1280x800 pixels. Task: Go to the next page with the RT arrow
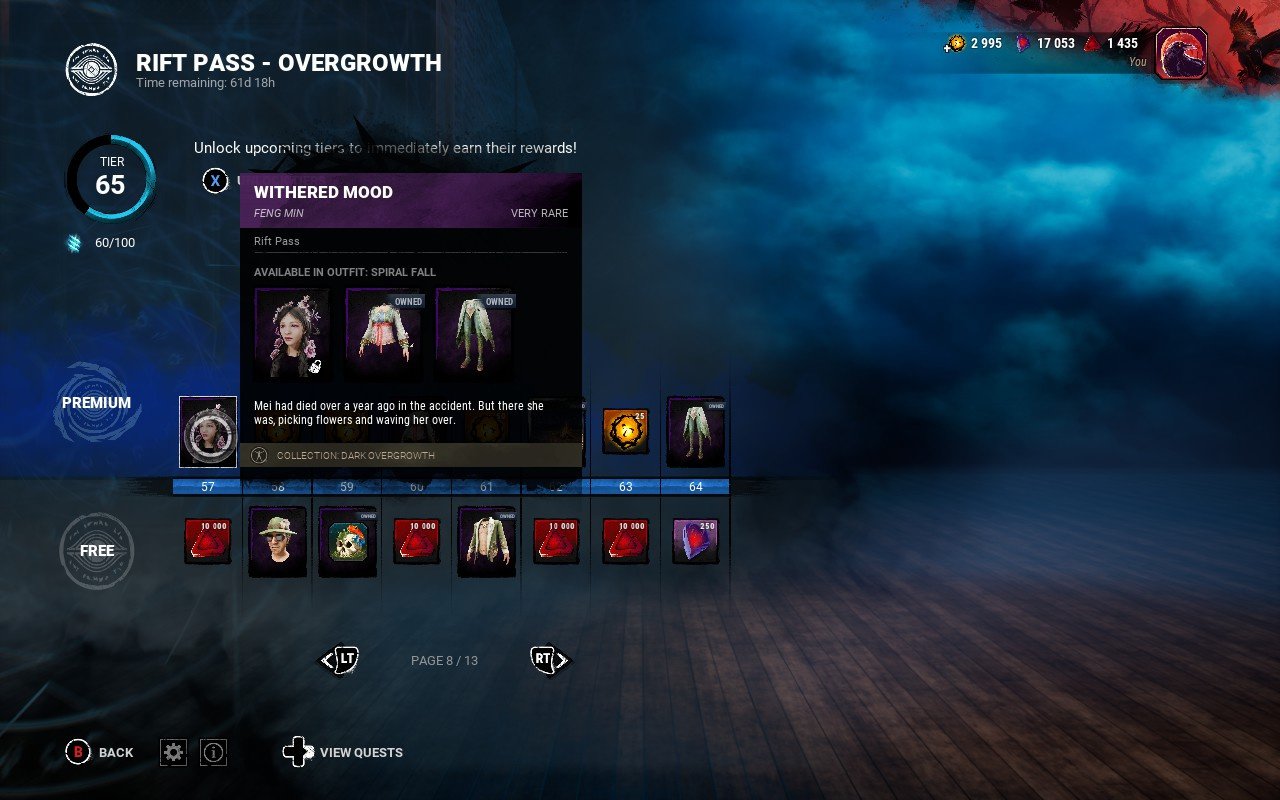(x=548, y=660)
